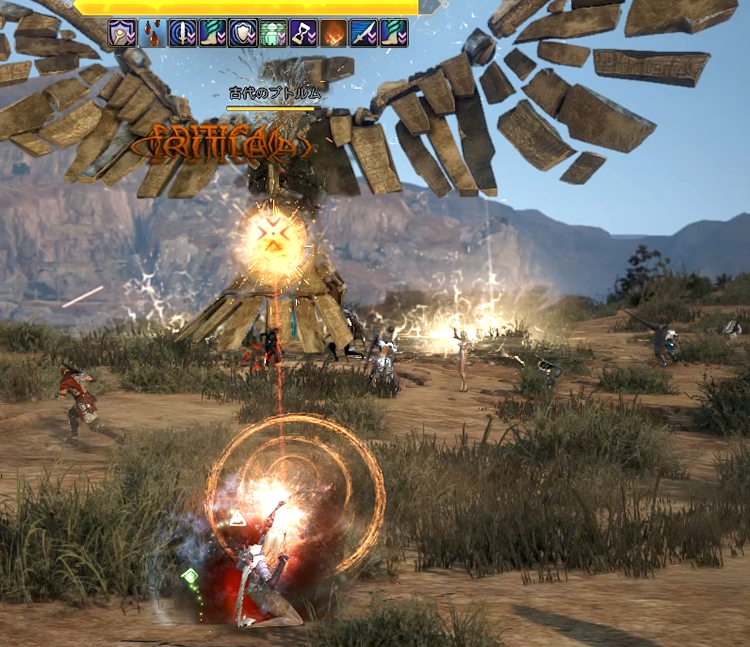Image resolution: width=750 pixels, height=647 pixels.
Task: Click the upright sword in blue rings icon
Action: pos(183,33)
